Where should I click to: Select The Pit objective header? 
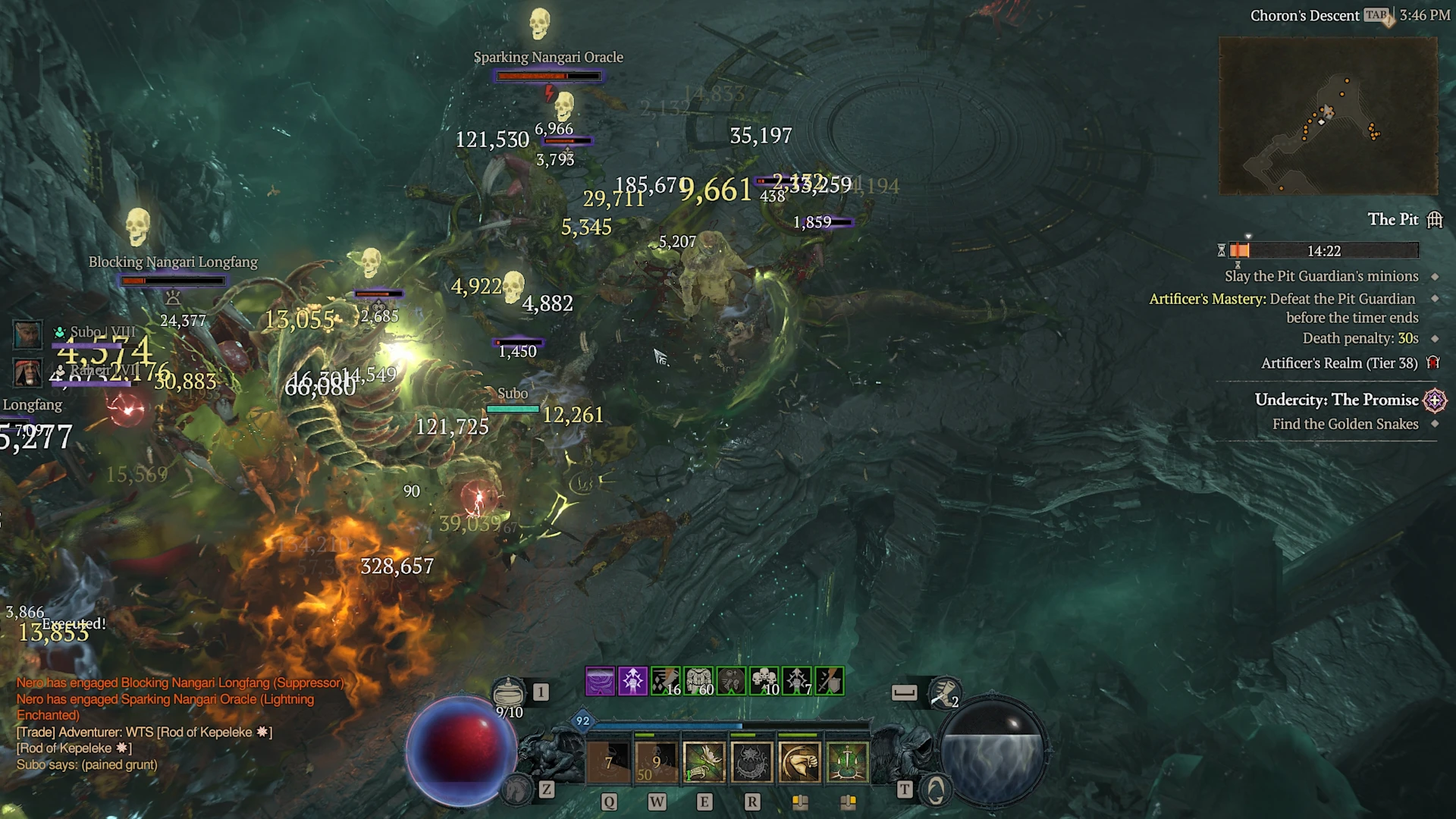tap(1392, 219)
